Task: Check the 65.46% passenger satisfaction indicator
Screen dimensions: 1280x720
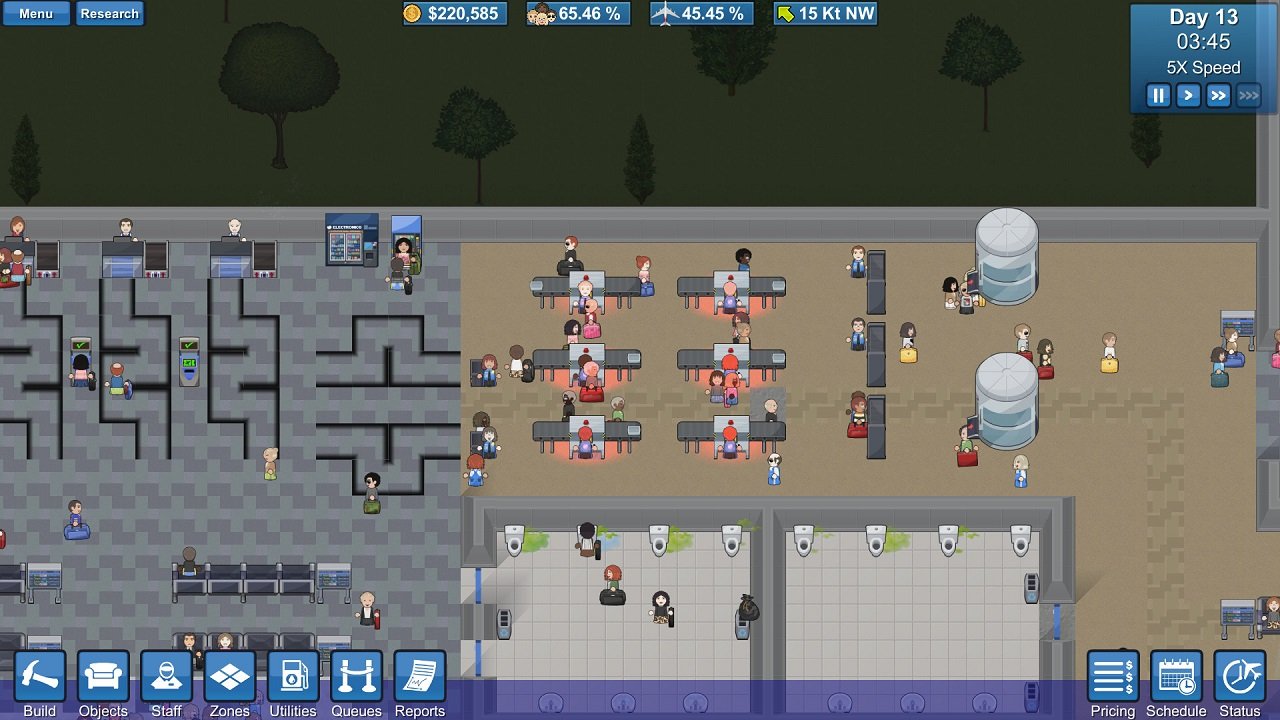Action: 578,14
